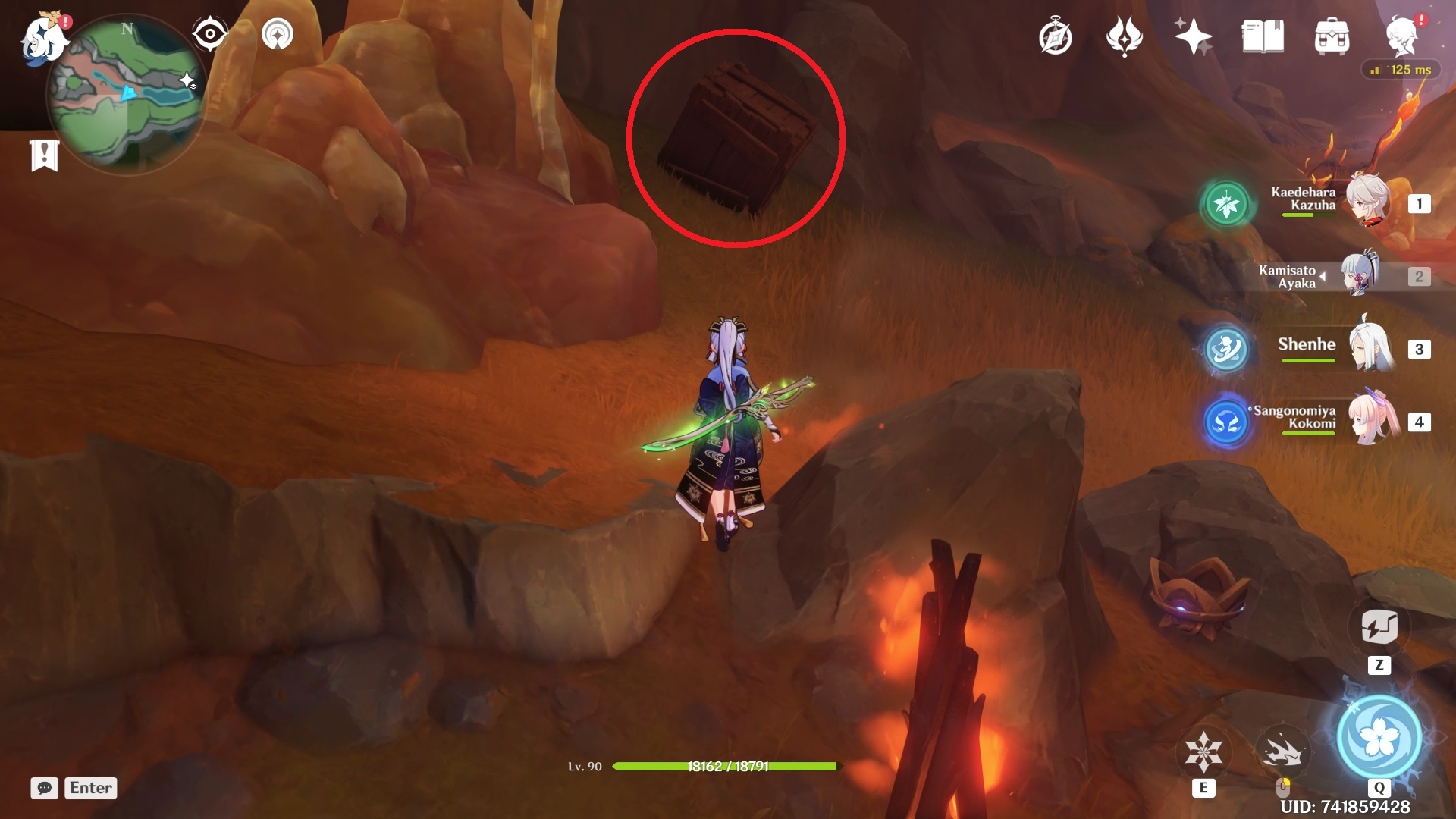Open the events flame-shaped icon
The image size is (1456, 819).
coord(1124,36)
